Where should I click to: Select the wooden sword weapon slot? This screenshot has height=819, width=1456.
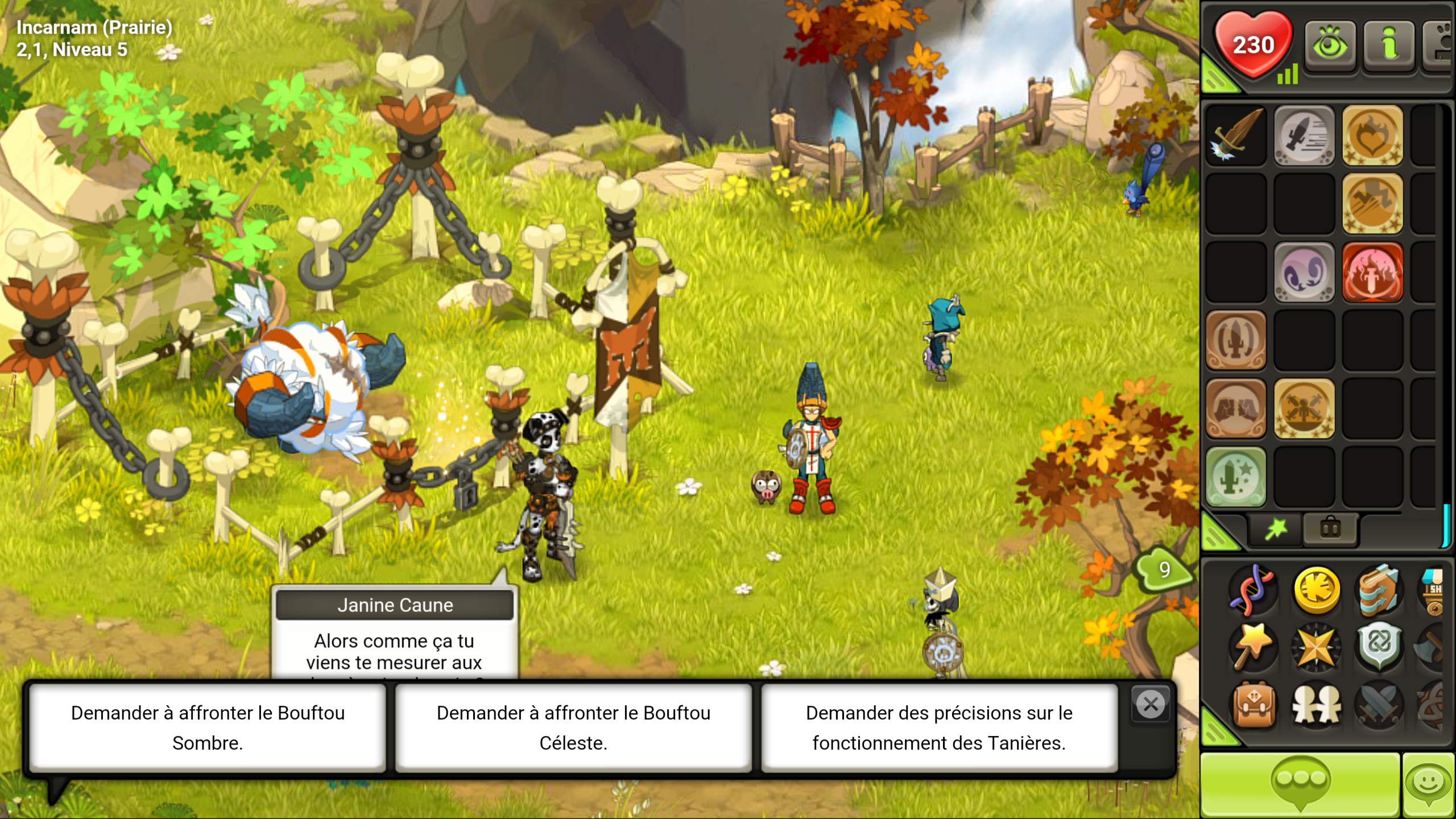1236,136
